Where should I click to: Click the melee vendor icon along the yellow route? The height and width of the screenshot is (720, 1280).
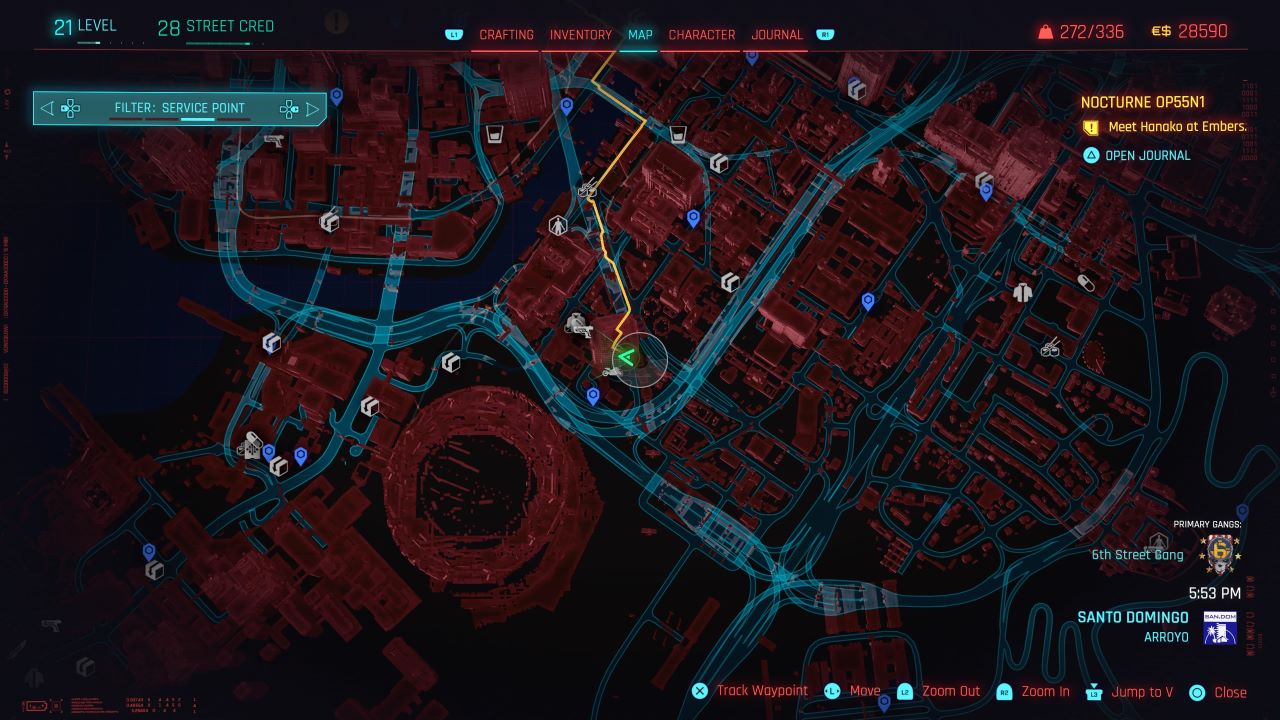click(x=588, y=188)
